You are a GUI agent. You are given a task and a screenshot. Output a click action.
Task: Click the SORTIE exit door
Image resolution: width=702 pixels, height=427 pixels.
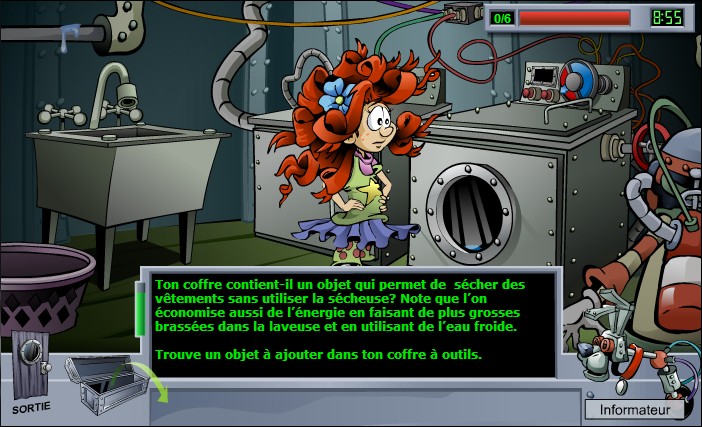click(31, 369)
